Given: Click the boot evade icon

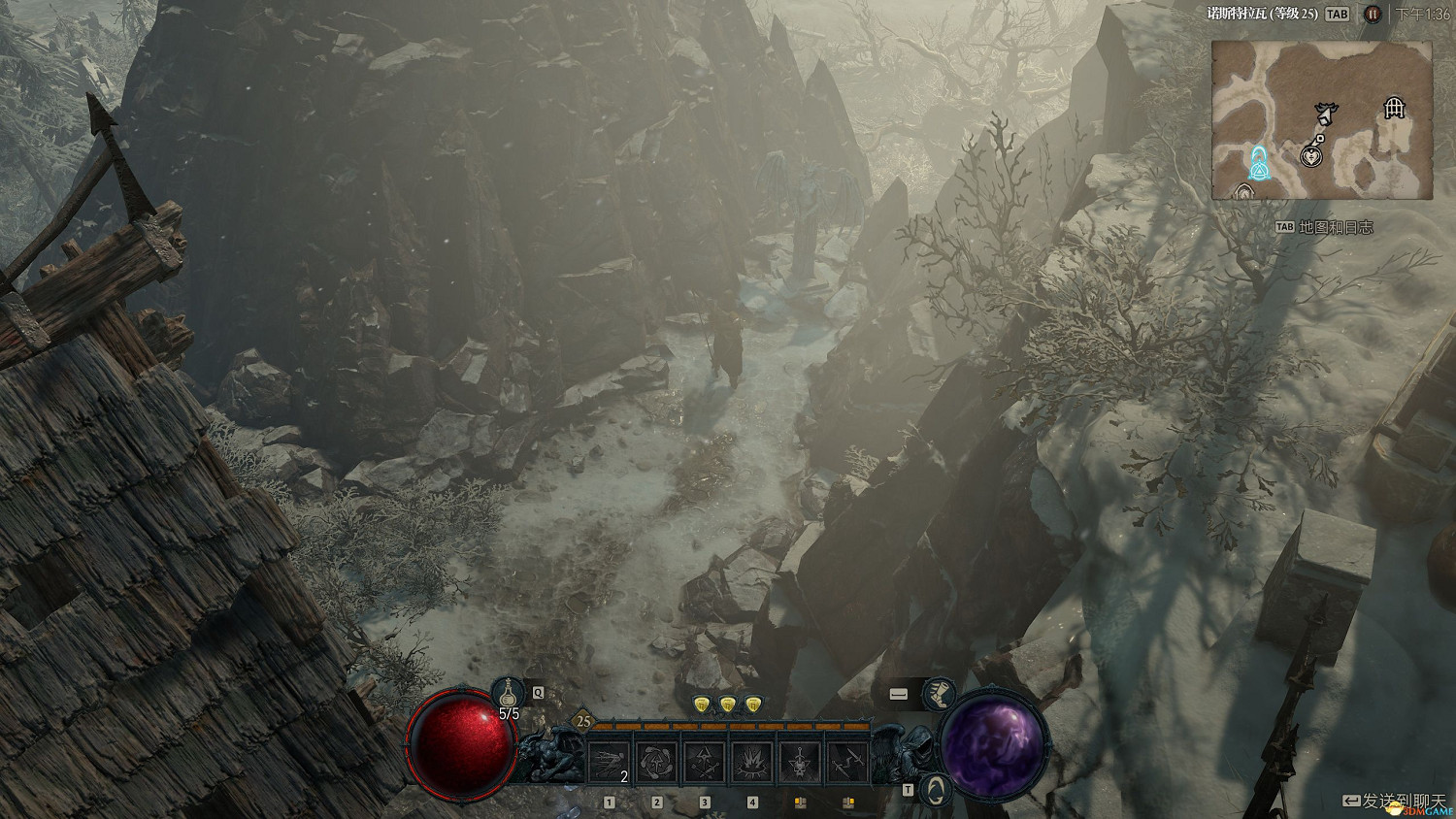Looking at the screenshot, I should tap(938, 694).
